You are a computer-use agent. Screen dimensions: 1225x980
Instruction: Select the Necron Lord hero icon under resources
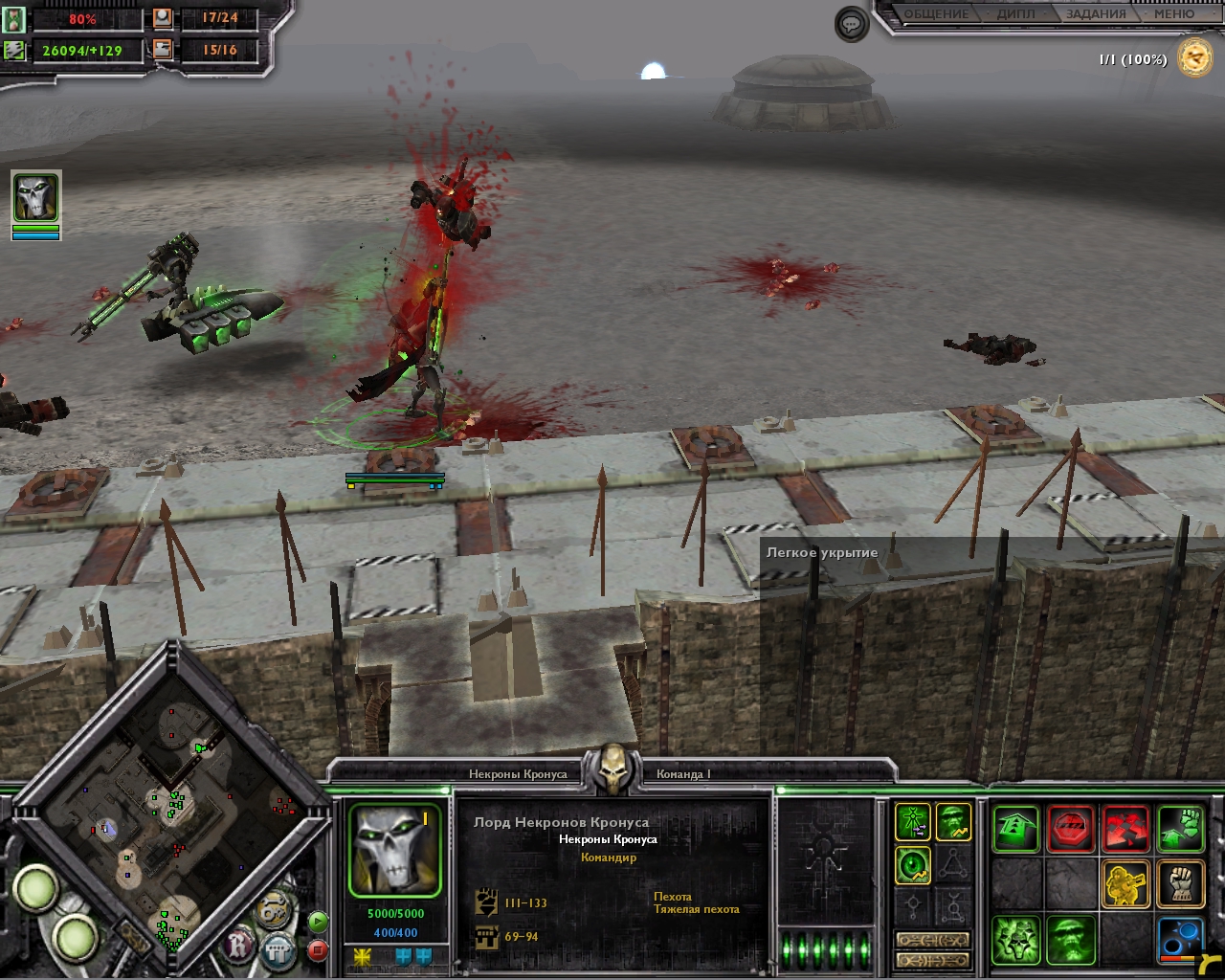(35, 198)
